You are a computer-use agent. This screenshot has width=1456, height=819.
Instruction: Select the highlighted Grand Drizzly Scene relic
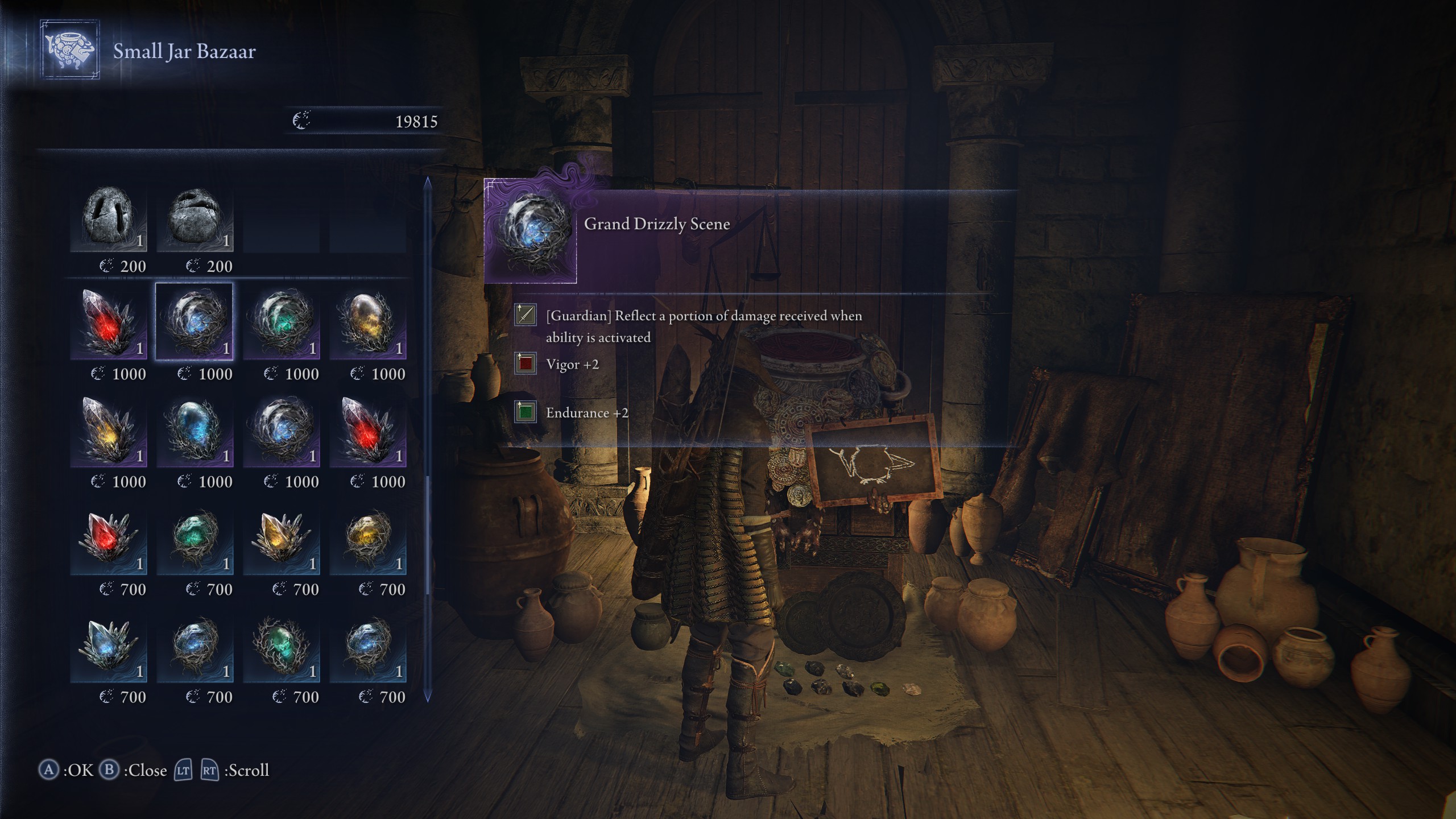[195, 322]
